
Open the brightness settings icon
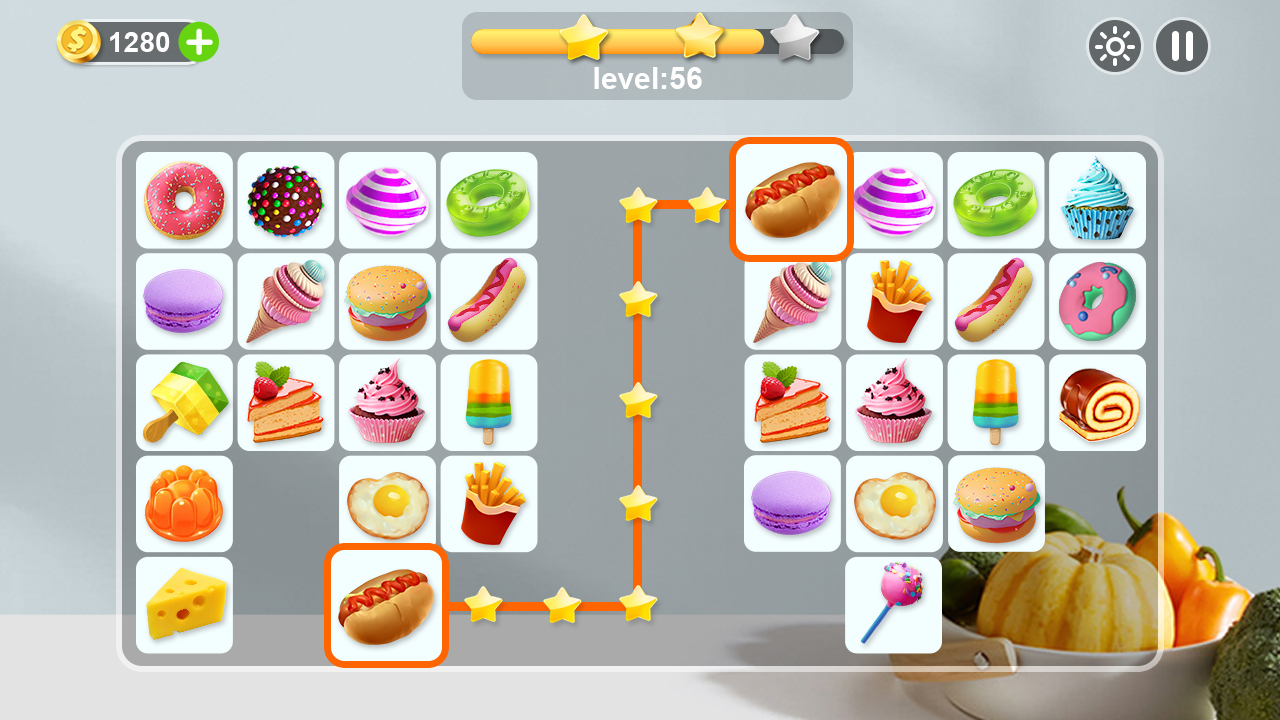click(x=1115, y=46)
